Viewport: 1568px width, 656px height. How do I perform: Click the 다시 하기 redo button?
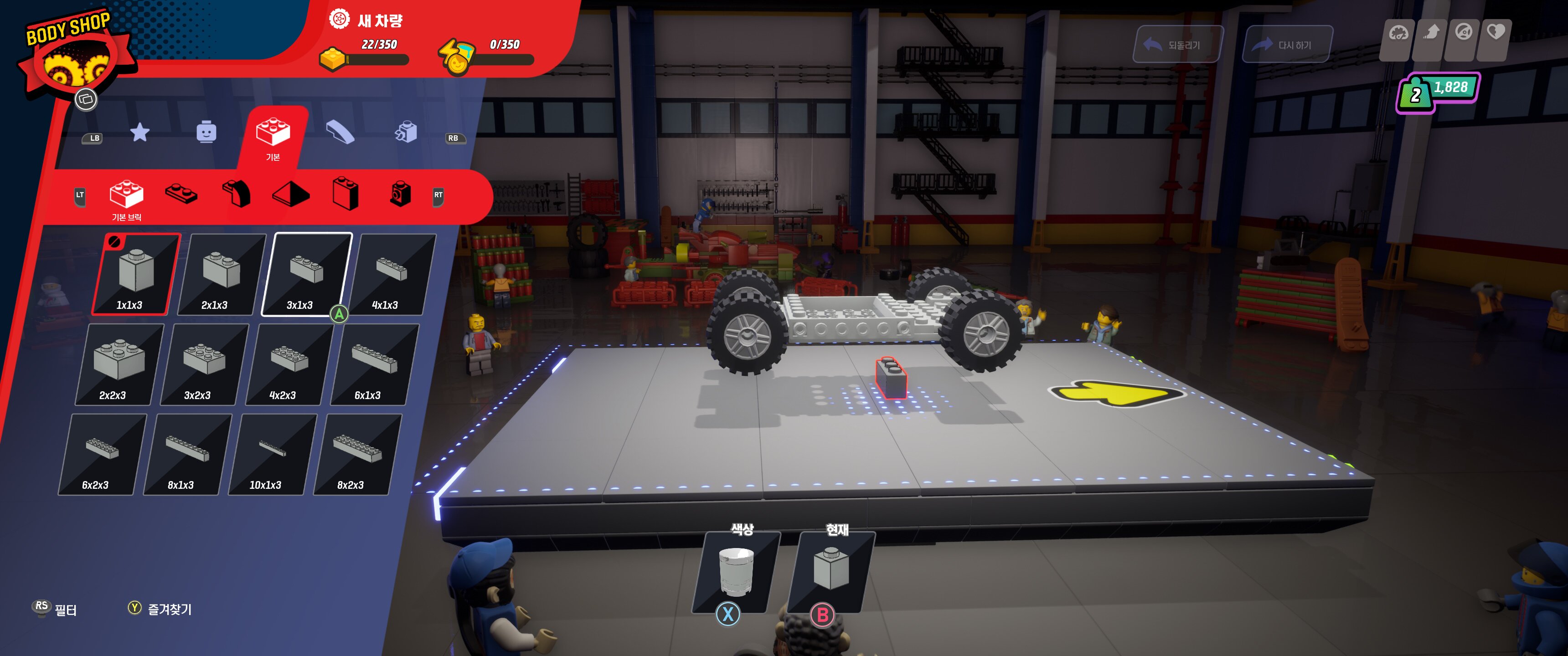click(x=1287, y=45)
